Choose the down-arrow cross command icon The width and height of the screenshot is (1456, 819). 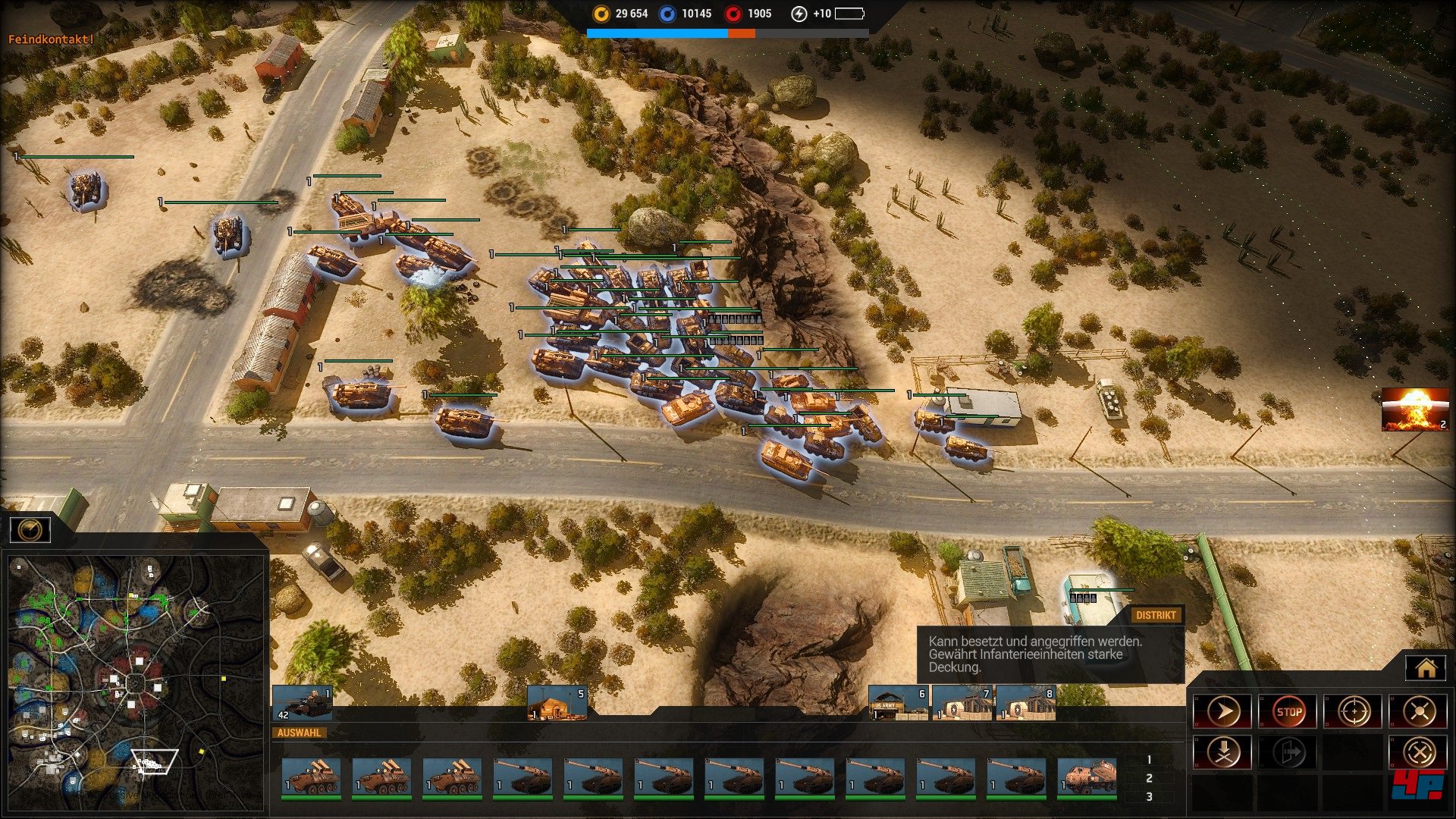point(1222,752)
